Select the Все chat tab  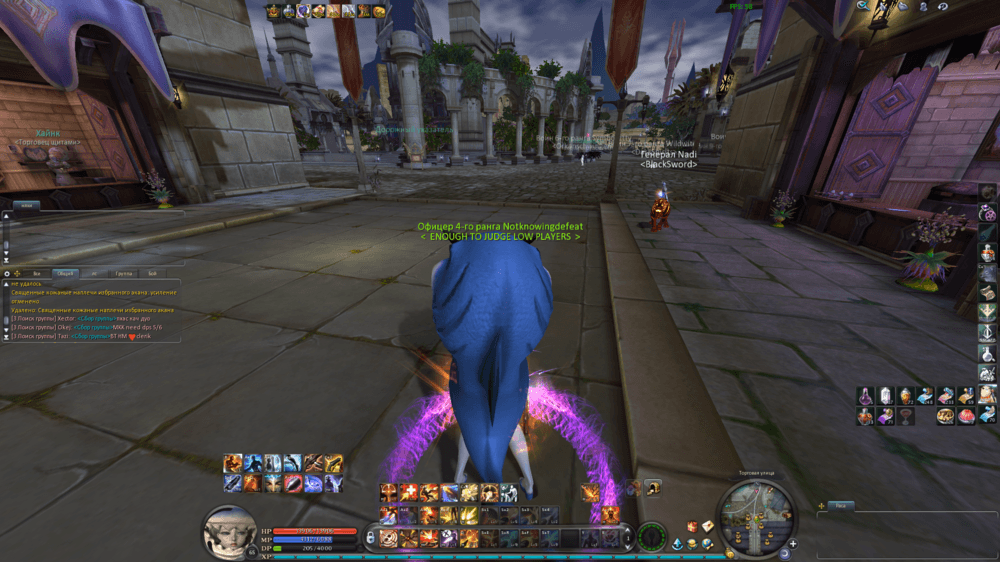[37, 272]
